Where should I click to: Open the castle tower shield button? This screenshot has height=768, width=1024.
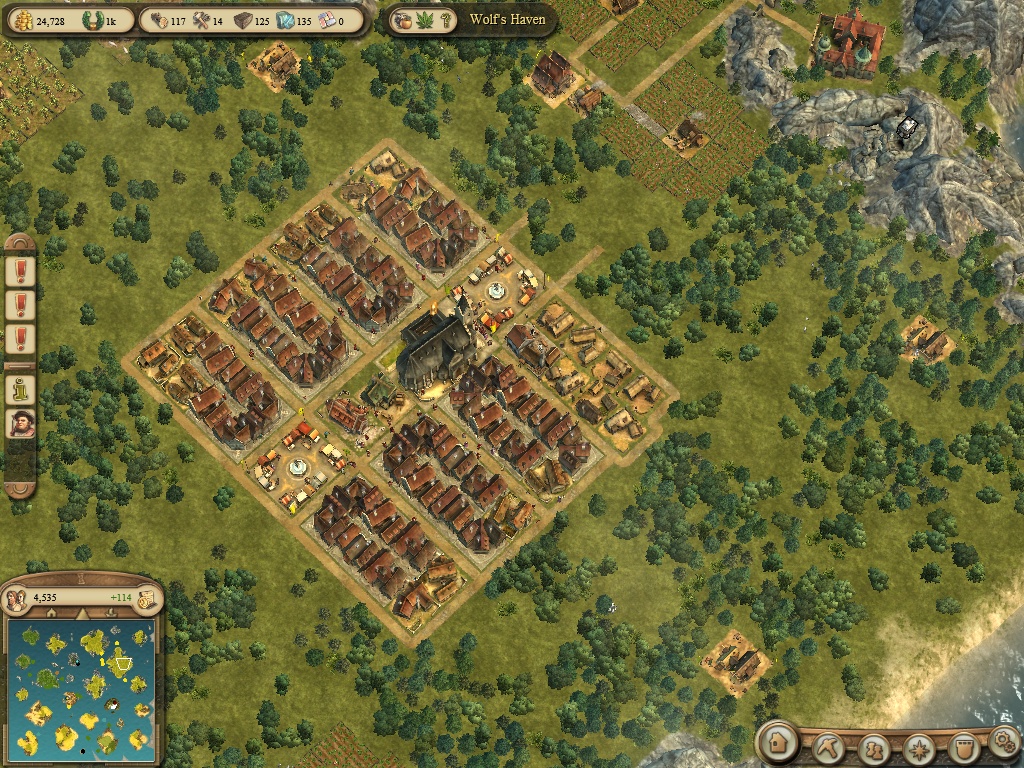(962, 747)
